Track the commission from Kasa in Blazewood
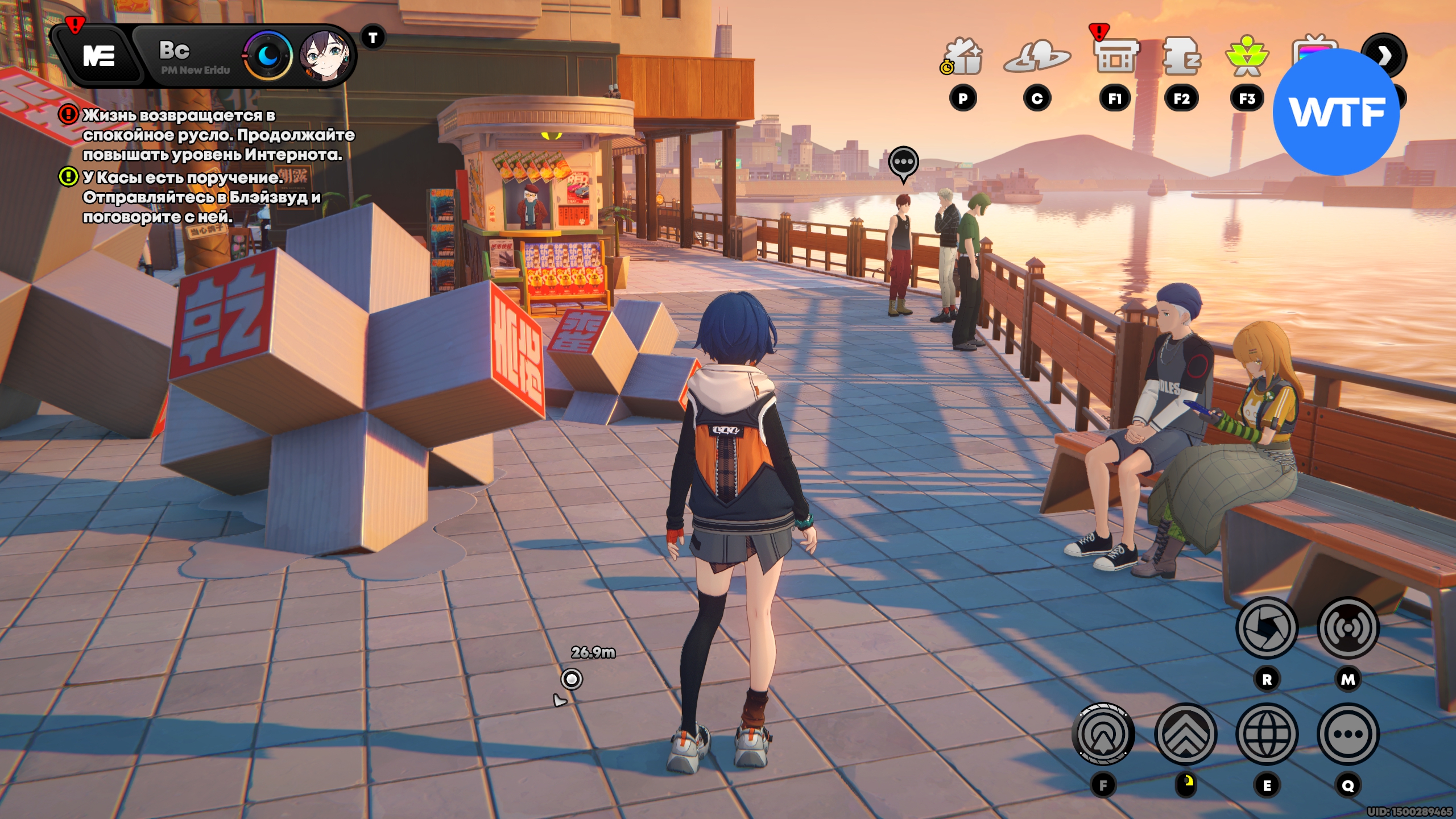The width and height of the screenshot is (1456, 819). coord(201,197)
